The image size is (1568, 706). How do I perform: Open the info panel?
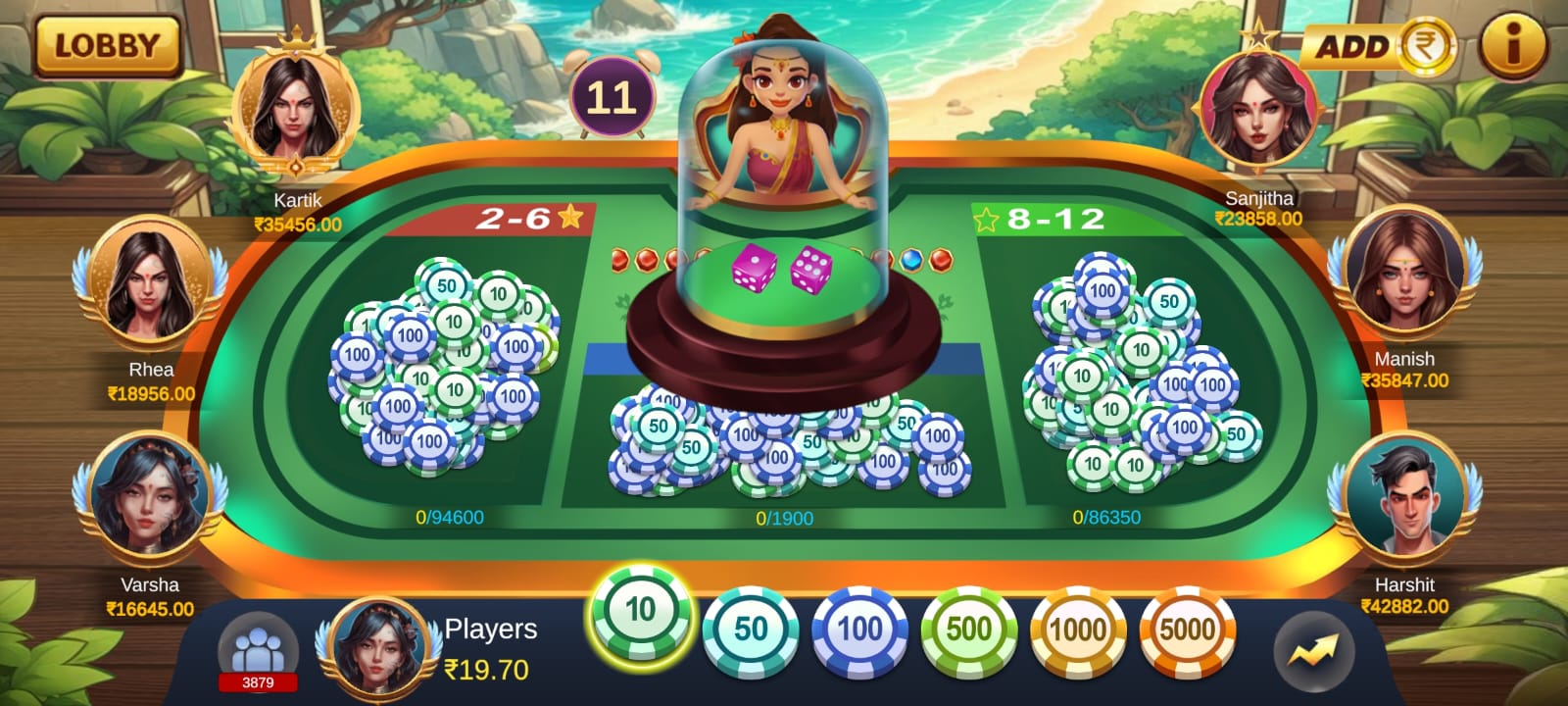coord(1512,46)
